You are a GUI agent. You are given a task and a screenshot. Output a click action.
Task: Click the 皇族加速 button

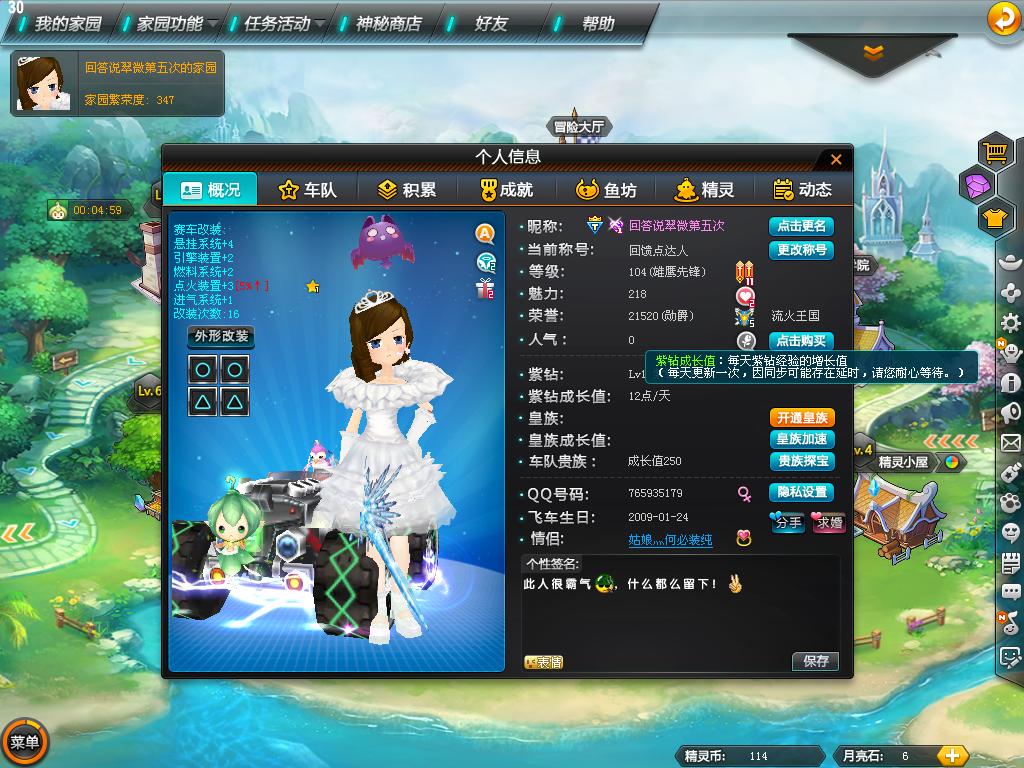pos(800,440)
